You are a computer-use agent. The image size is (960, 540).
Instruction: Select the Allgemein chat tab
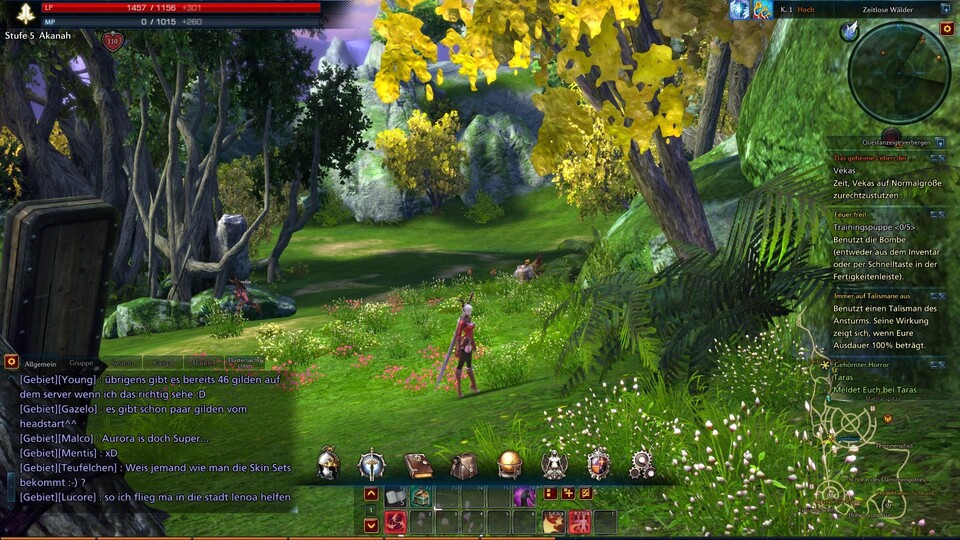point(41,363)
